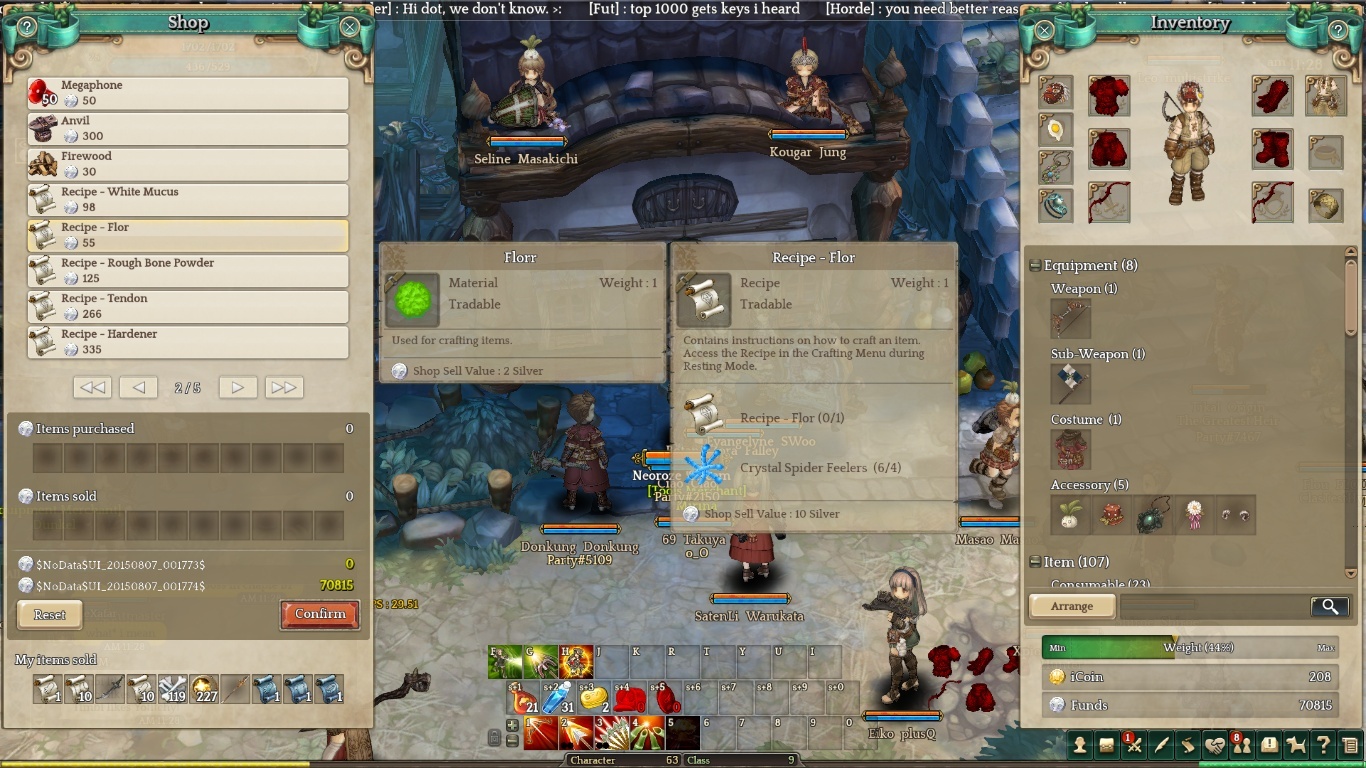Choose the Anvil in the shop list

tap(188, 129)
